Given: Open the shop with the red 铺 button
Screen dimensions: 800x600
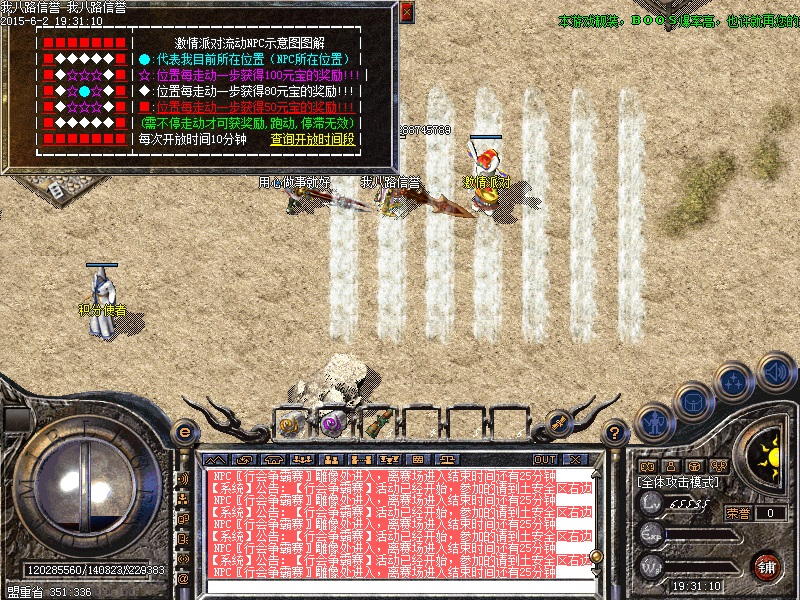Looking at the screenshot, I should (x=768, y=566).
